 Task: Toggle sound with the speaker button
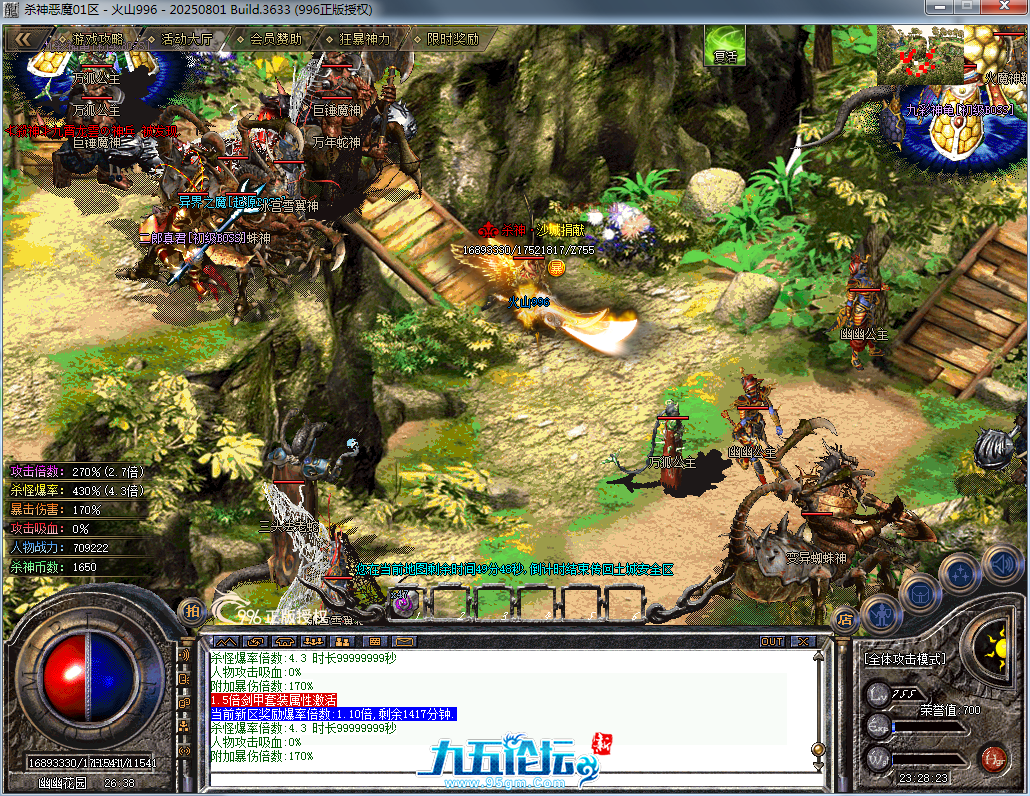1000,563
